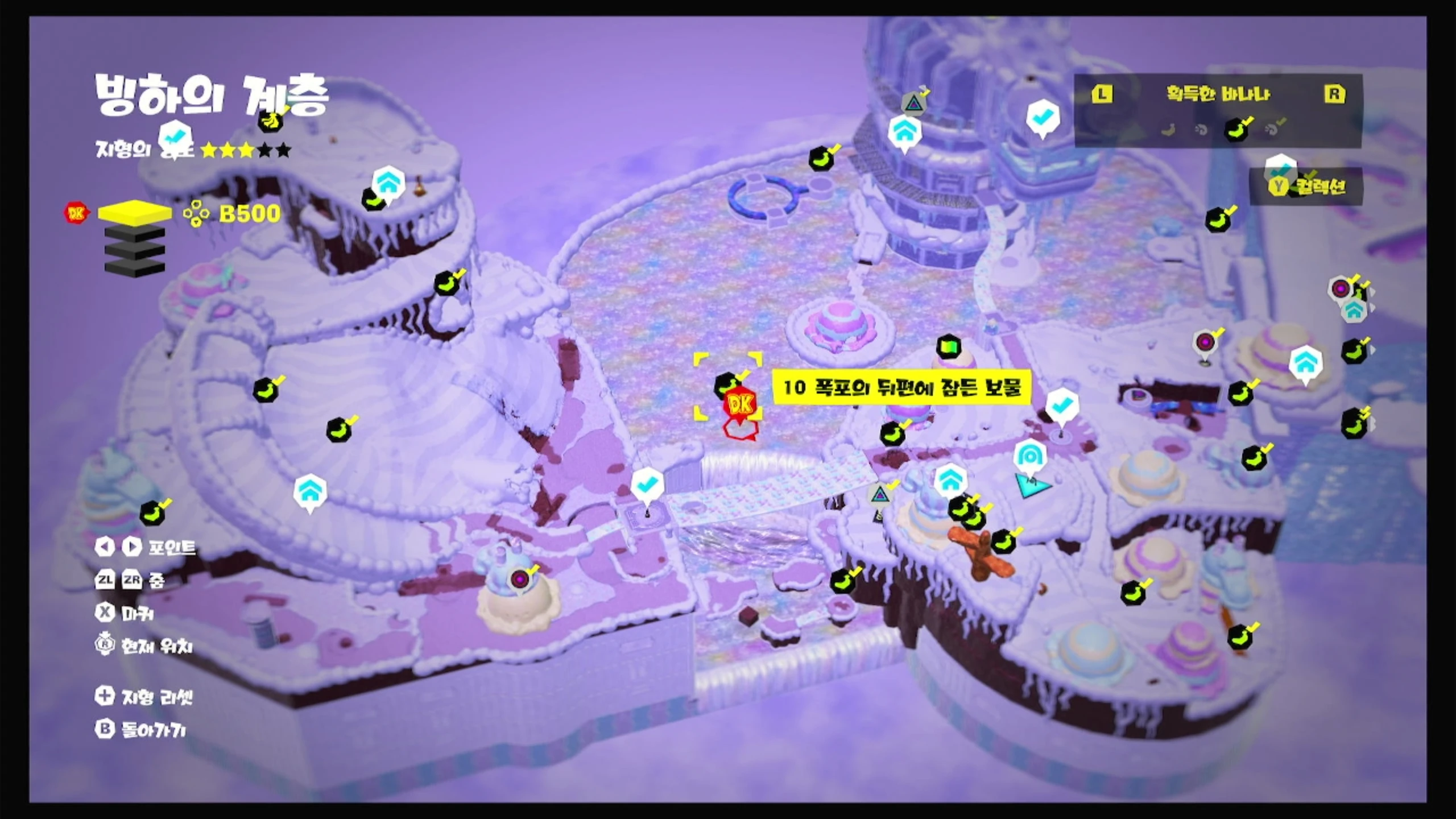Viewport: 1456px width, 819px height.
Task: Choose the dim uncollected banana filter icon
Action: point(1168,130)
